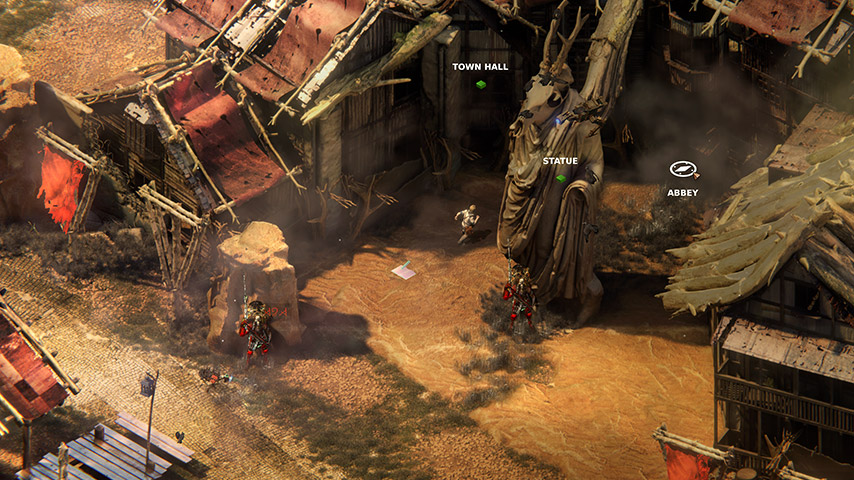Select the Town Hall green marker
Screen dimensions: 854x480
click(480, 85)
